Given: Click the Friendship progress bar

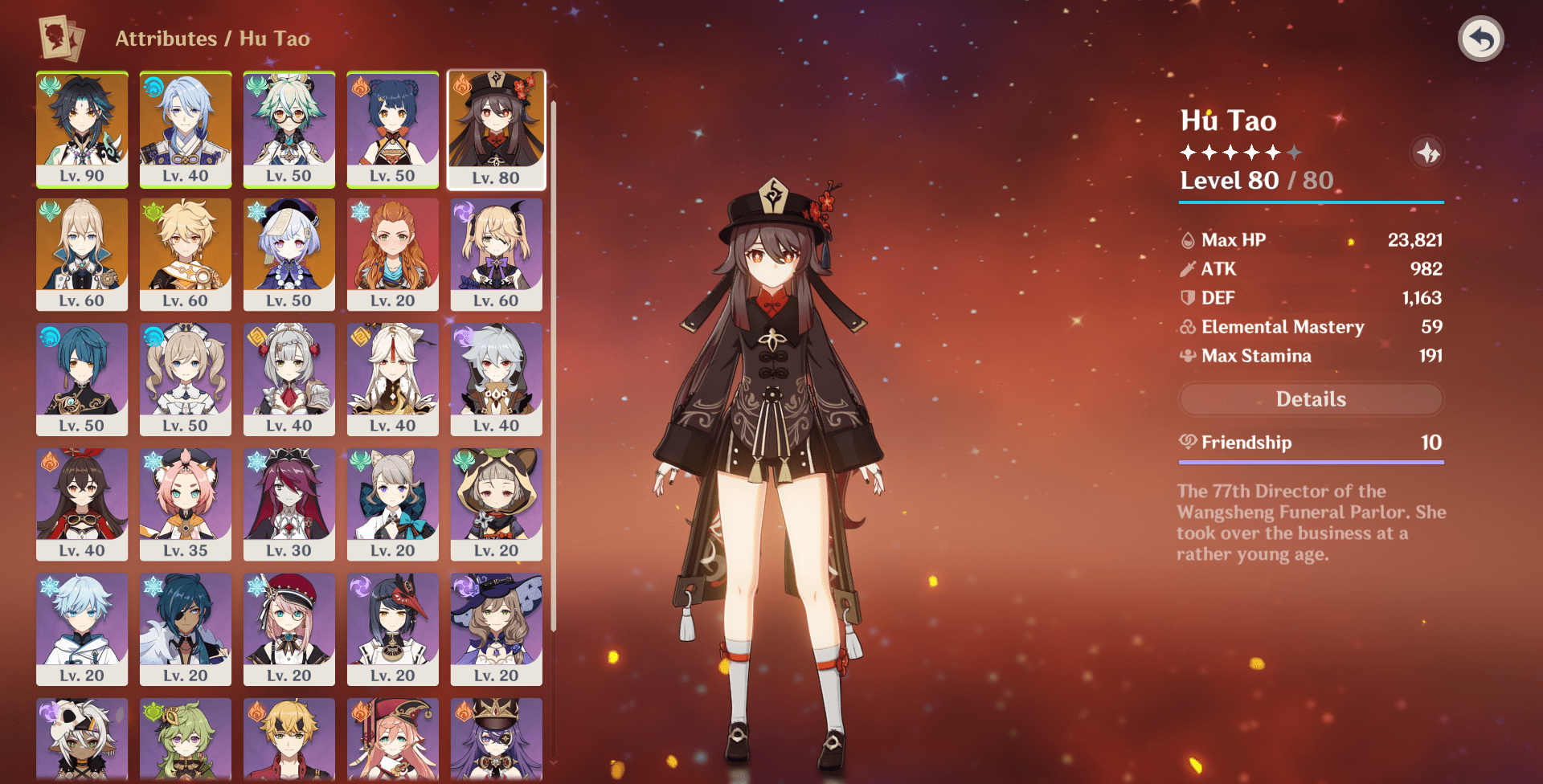Looking at the screenshot, I should 1310,460.
